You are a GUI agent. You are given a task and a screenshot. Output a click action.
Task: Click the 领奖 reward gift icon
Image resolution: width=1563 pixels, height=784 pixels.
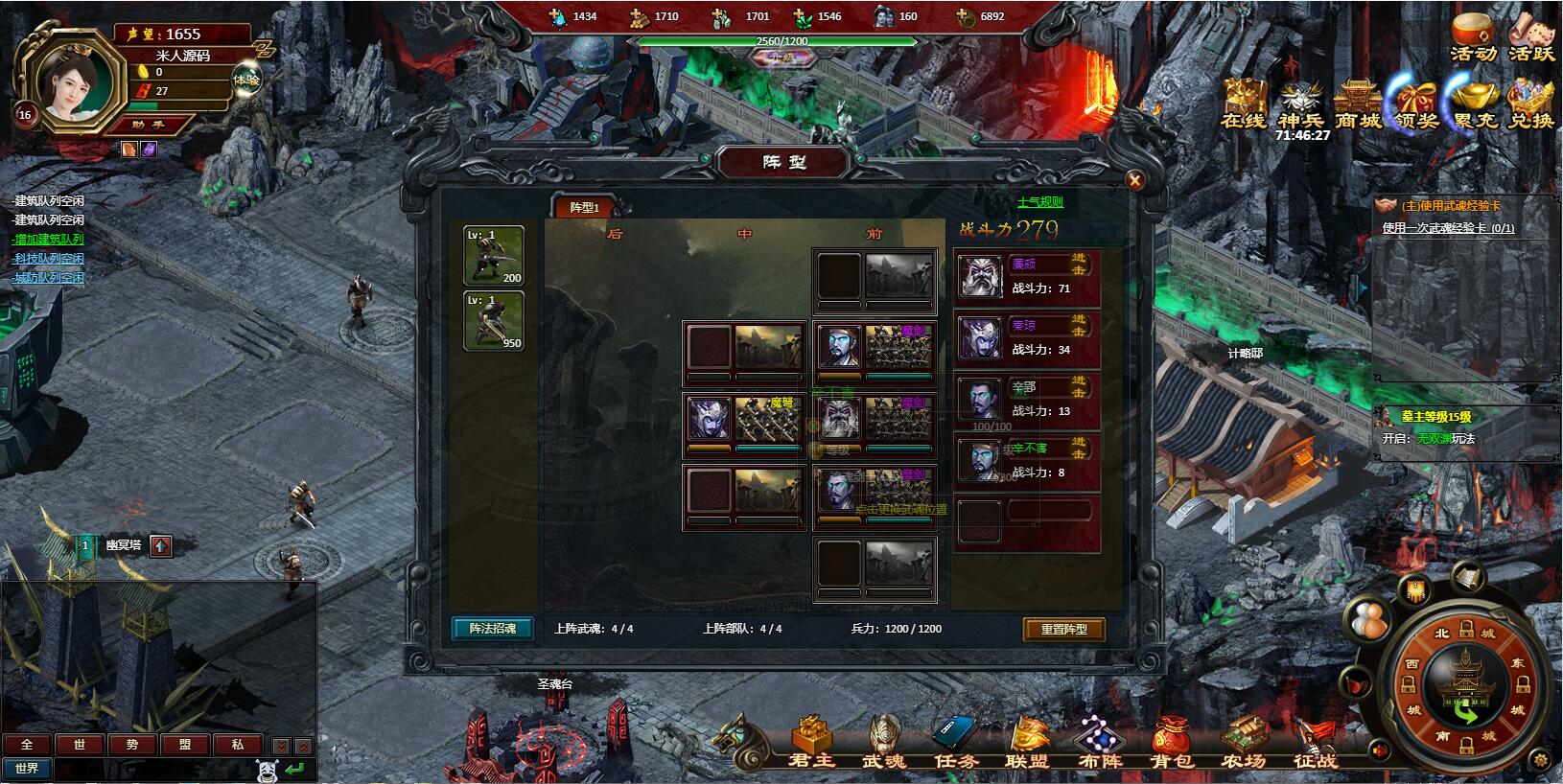1416,104
